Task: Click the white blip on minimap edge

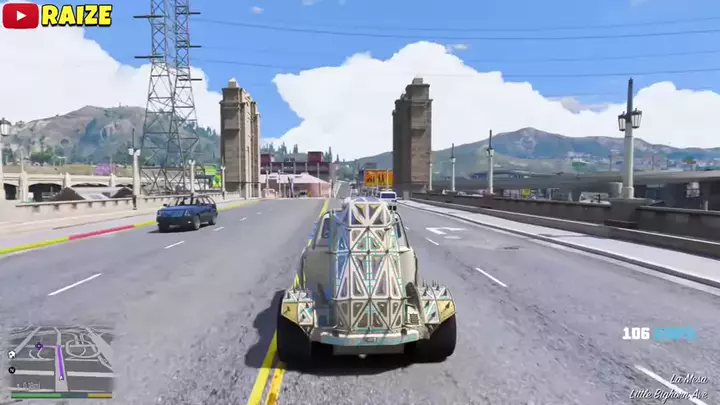Action: click(x=12, y=355)
